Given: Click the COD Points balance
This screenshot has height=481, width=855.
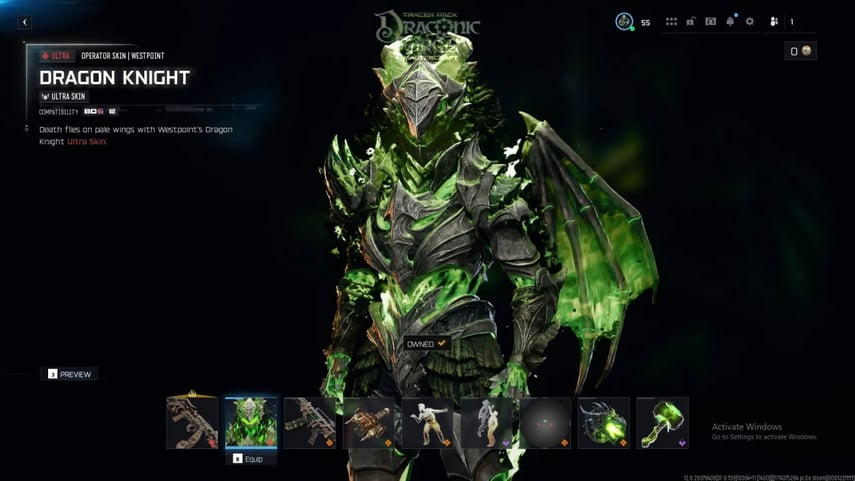Looking at the screenshot, I should pos(801,51).
